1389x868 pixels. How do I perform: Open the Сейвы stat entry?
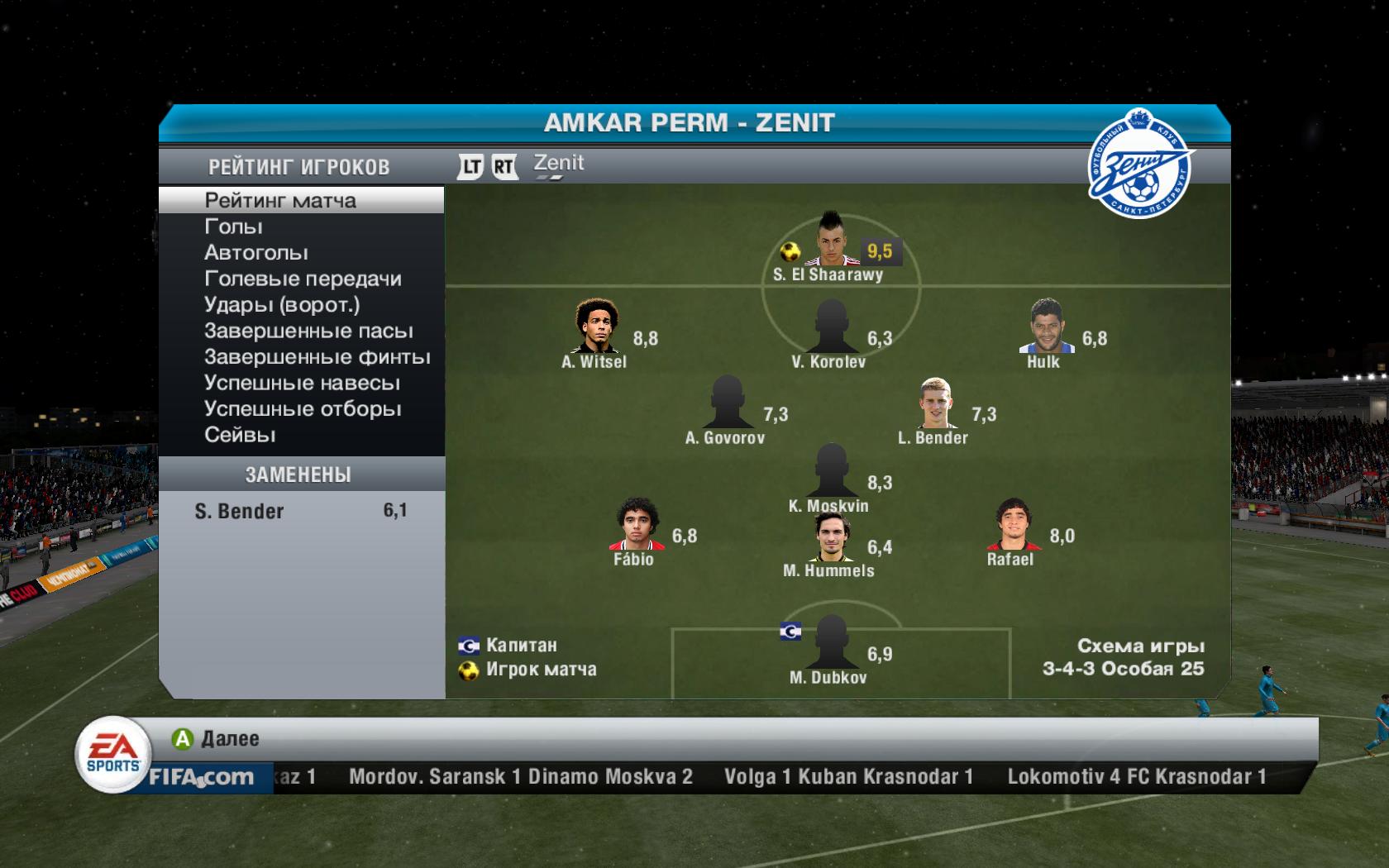tap(240, 435)
